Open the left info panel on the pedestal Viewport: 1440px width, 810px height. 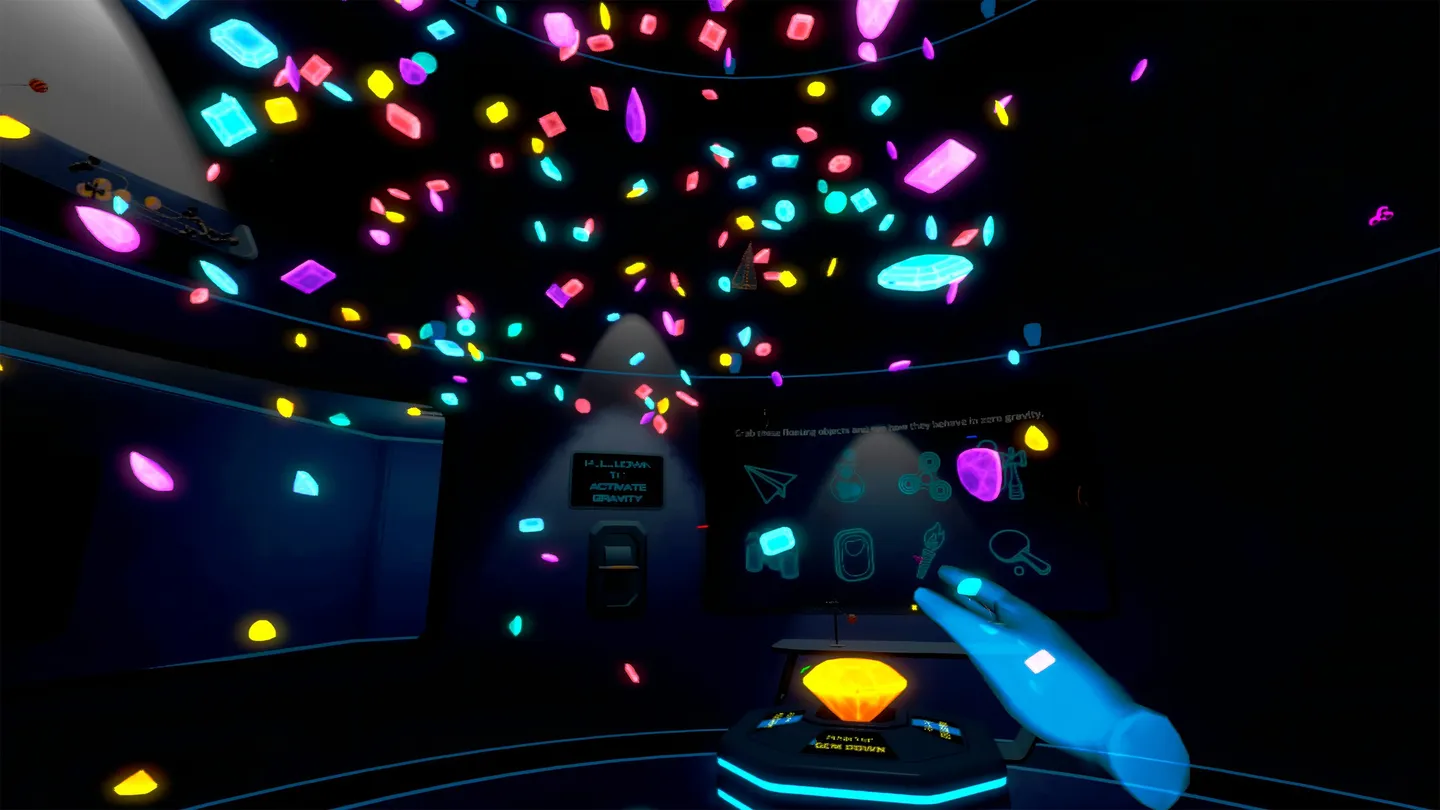(780, 720)
